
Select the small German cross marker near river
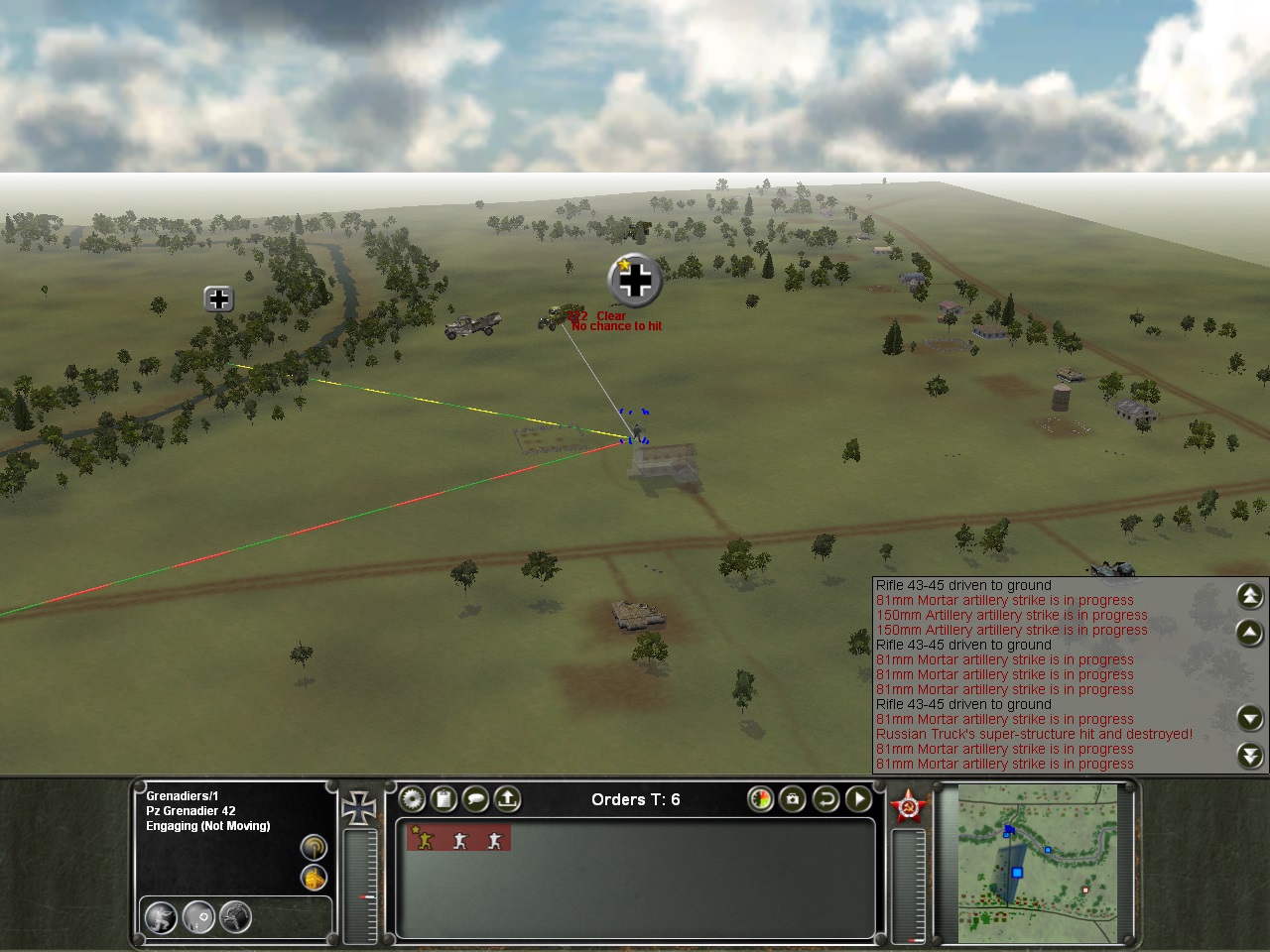pyautogui.click(x=218, y=298)
